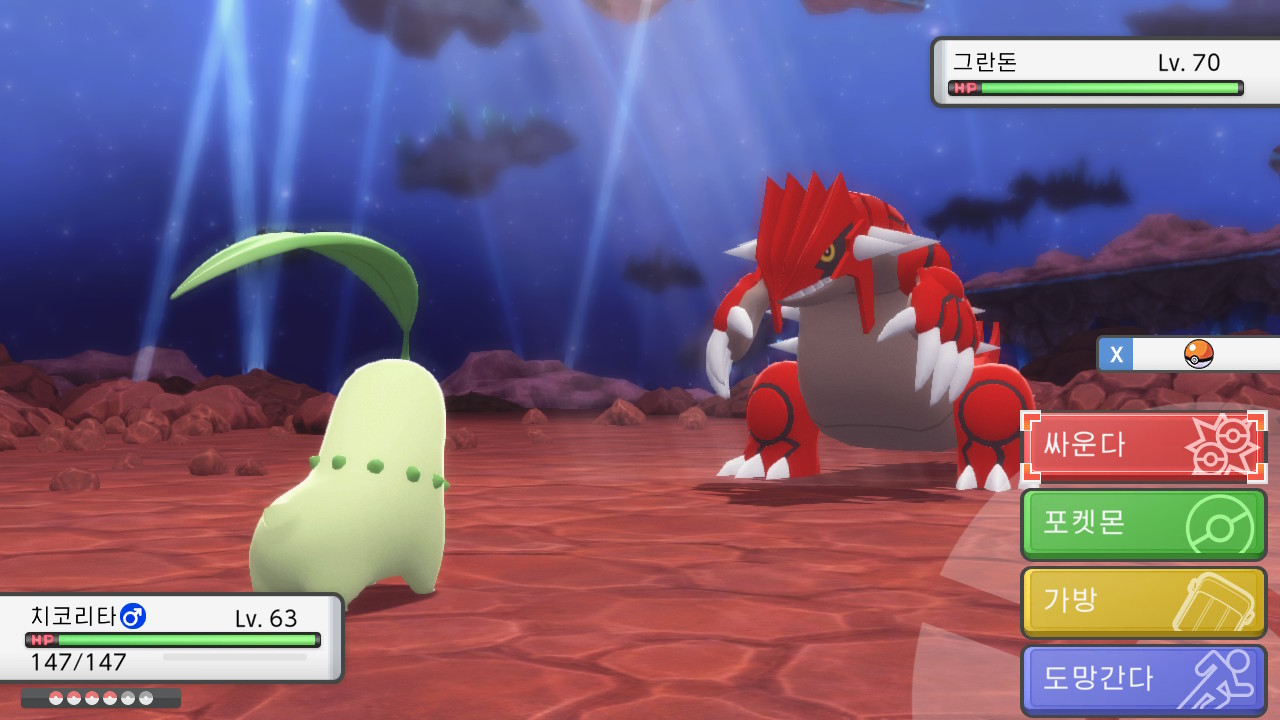Open the yellow 가방 bag menu

[1143, 602]
